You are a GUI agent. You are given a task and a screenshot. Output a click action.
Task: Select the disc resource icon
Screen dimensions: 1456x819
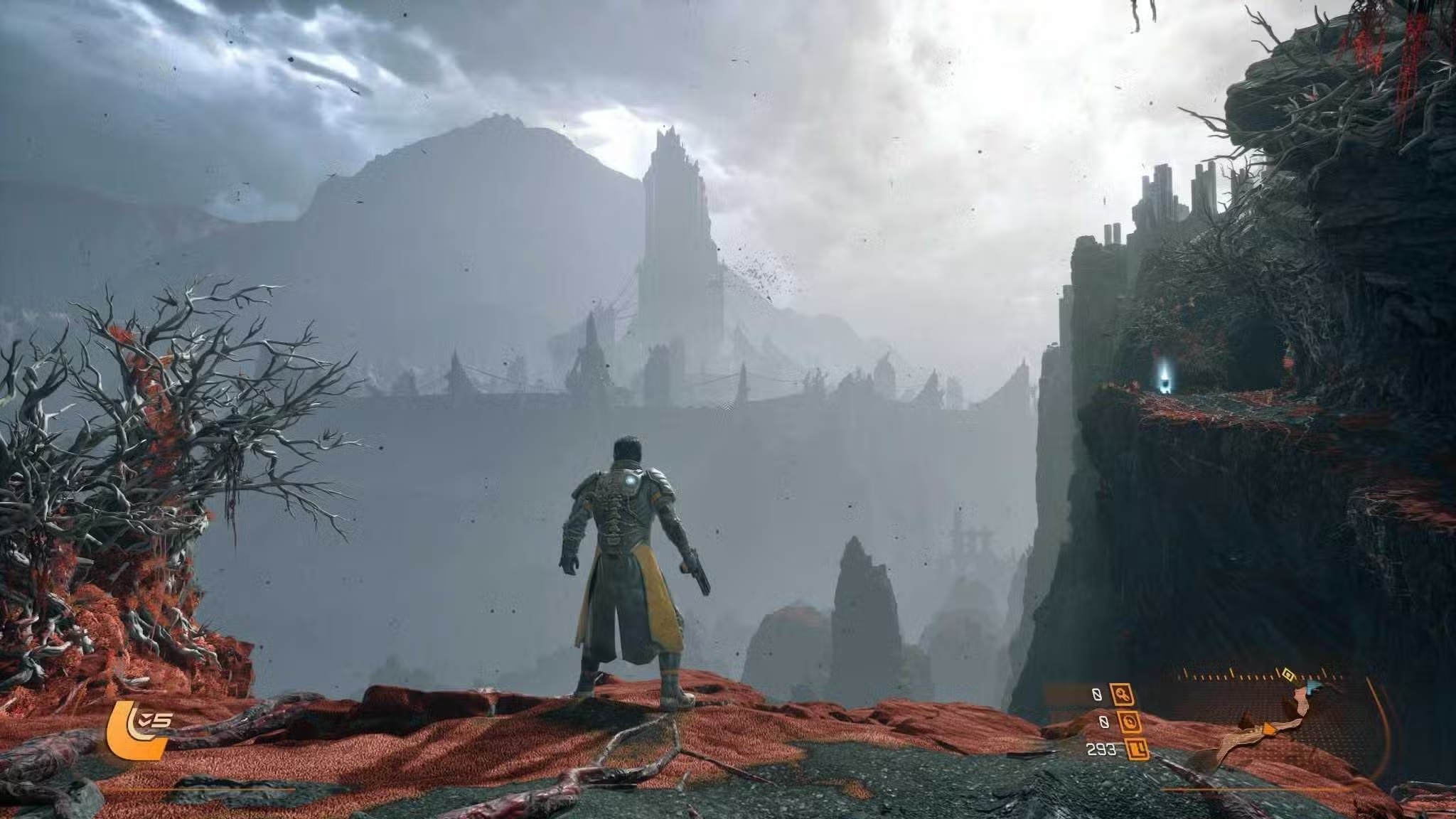pos(1130,722)
